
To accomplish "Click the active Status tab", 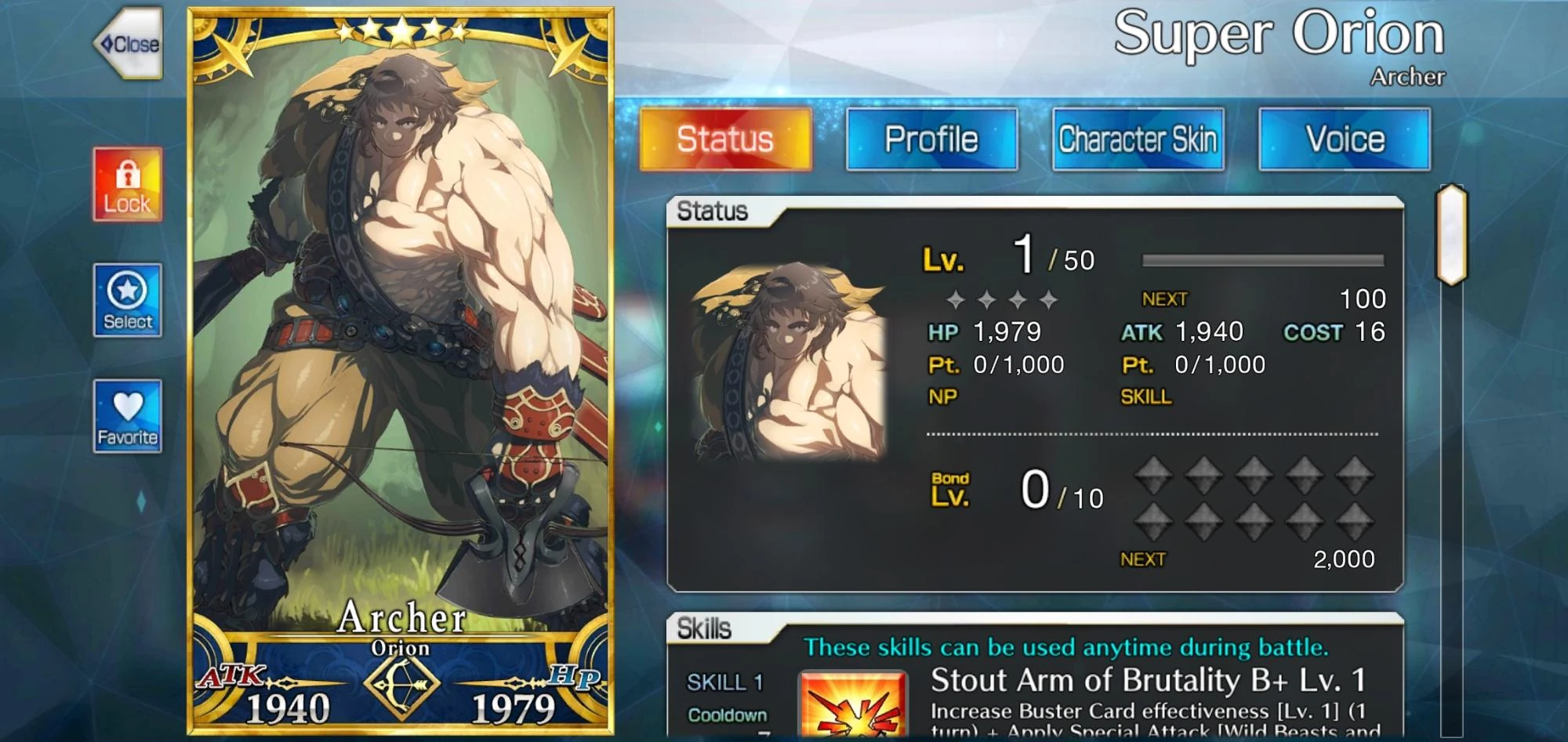I will coord(724,139).
